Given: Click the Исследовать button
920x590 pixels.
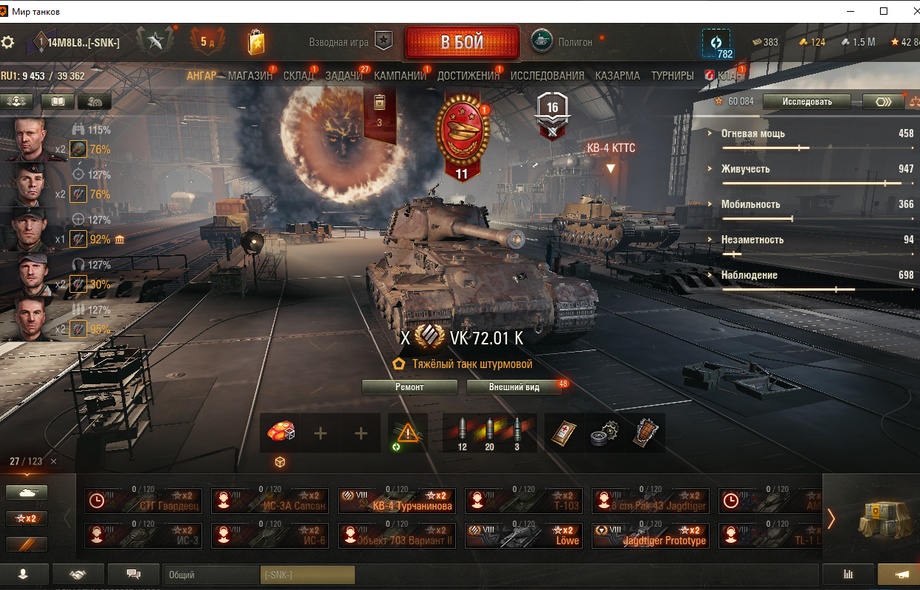Looking at the screenshot, I should click(x=806, y=101).
